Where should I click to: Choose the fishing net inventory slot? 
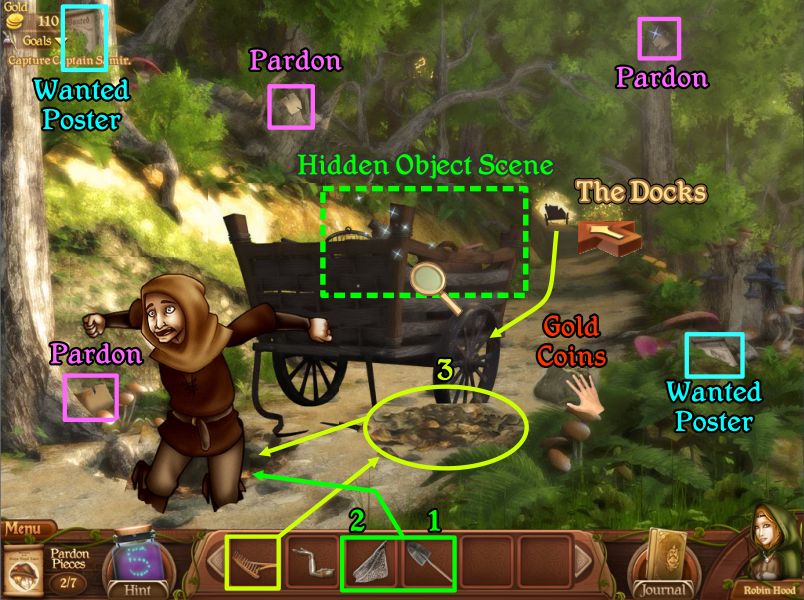click(370, 564)
